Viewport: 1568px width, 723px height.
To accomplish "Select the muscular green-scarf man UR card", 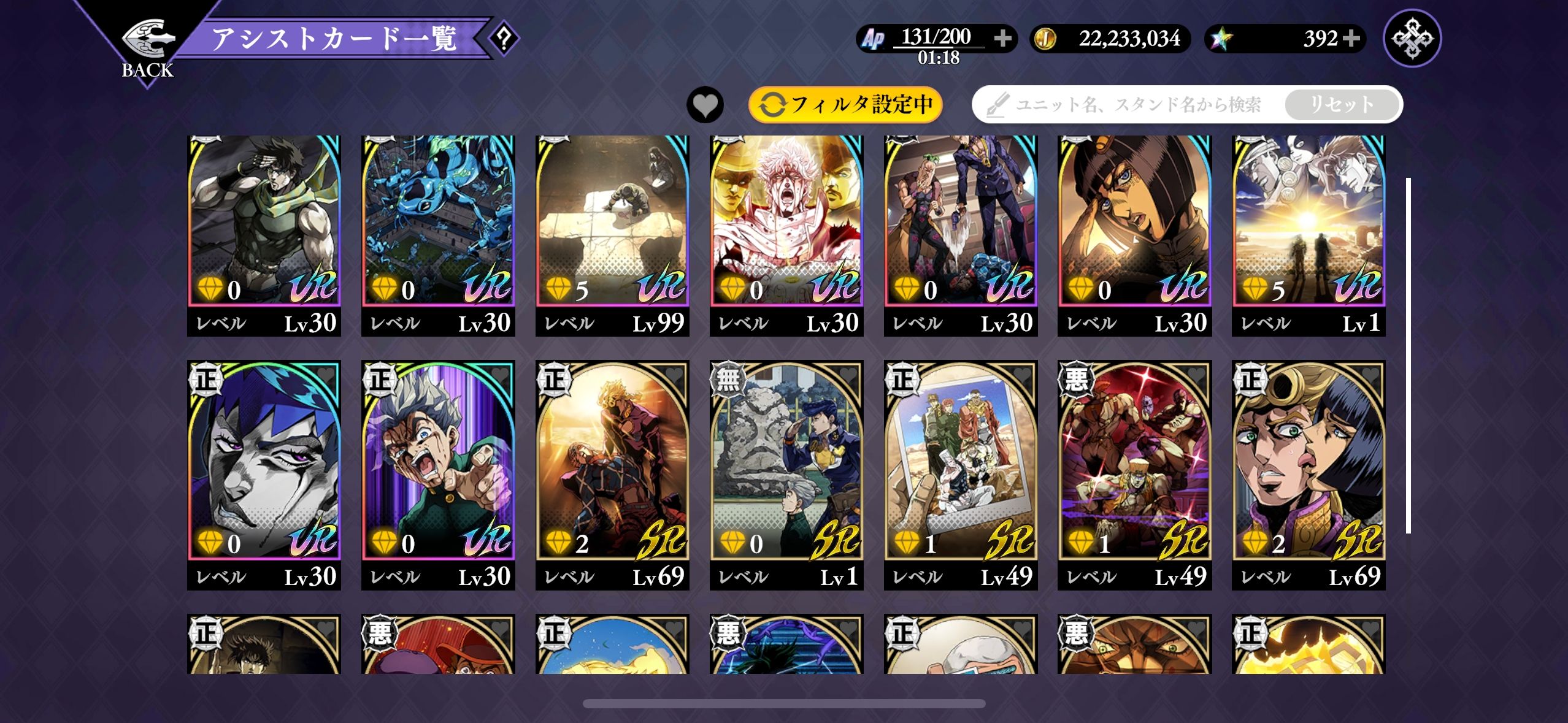I will [x=264, y=233].
